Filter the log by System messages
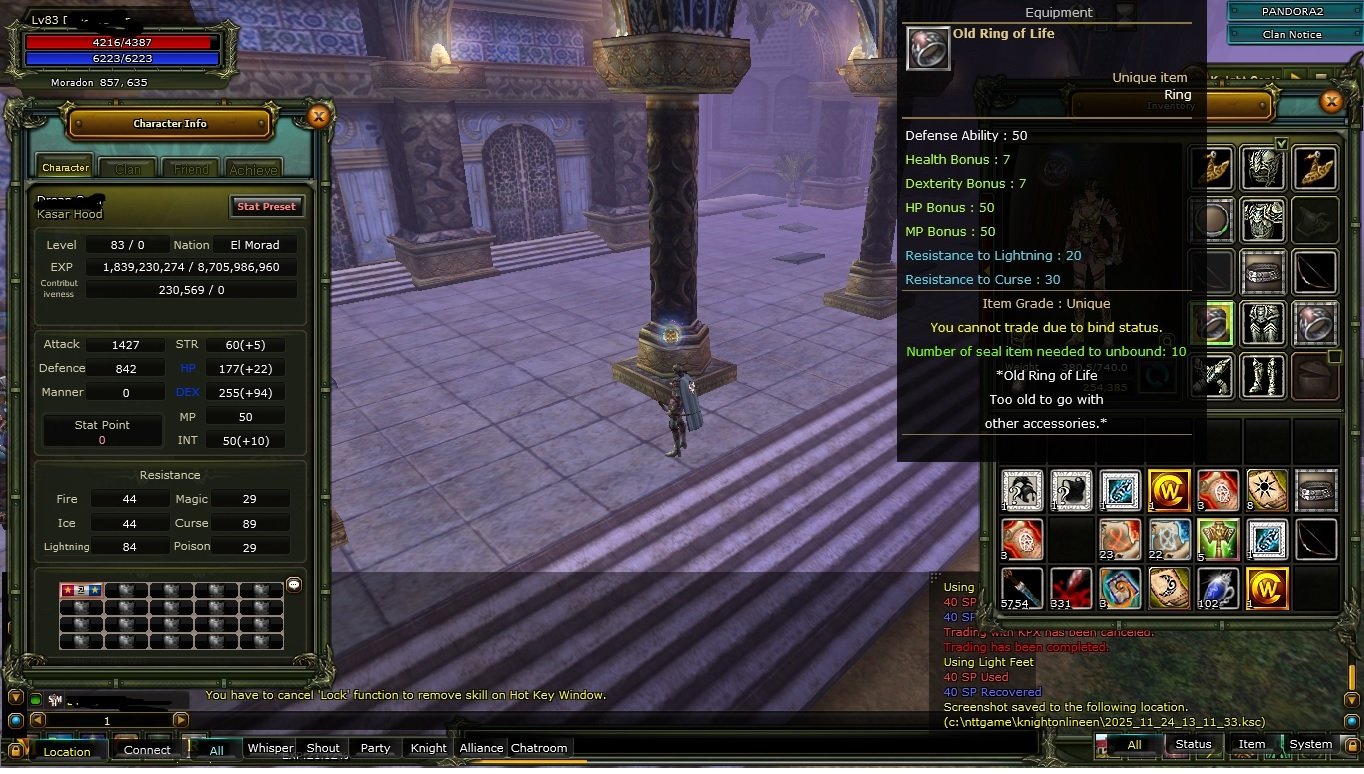 [x=1310, y=744]
